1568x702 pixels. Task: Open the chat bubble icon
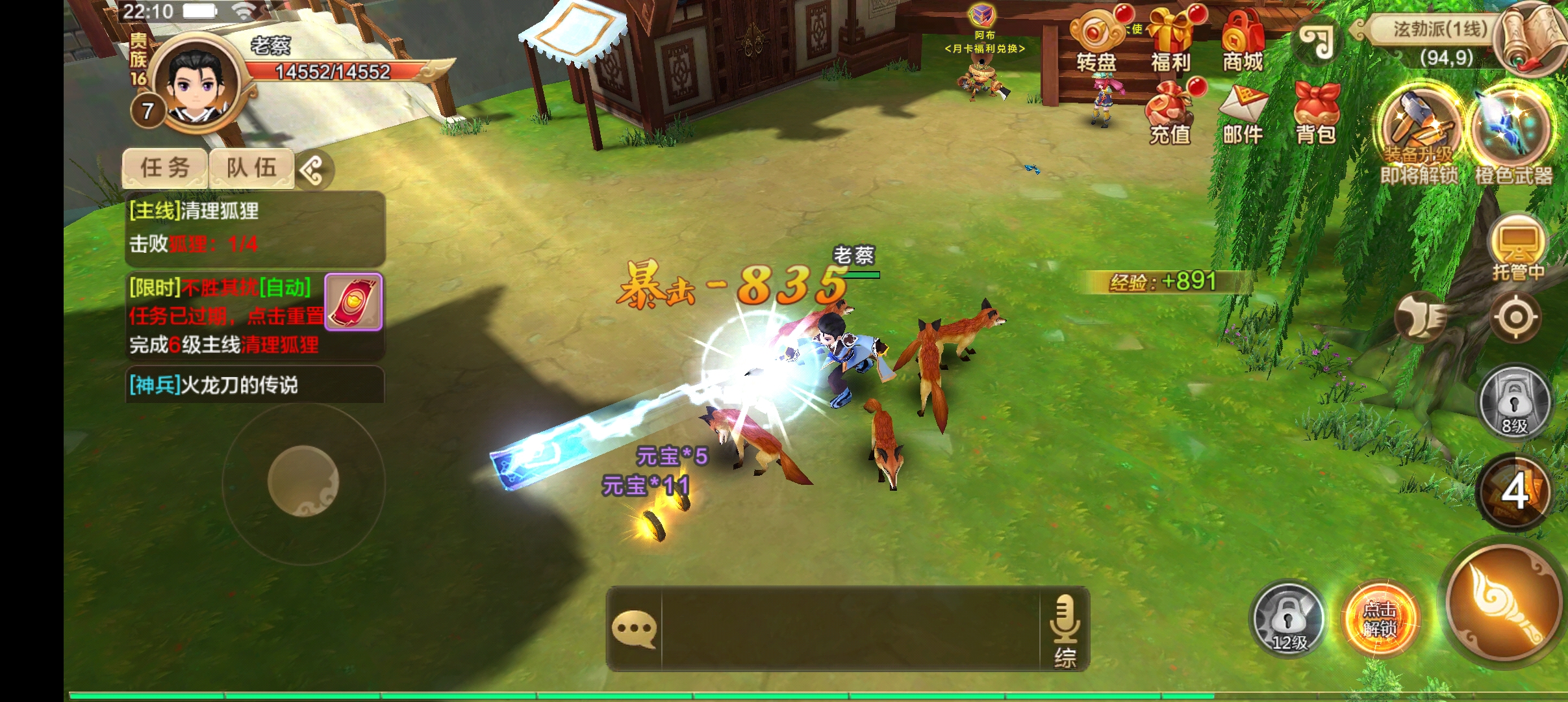(634, 629)
